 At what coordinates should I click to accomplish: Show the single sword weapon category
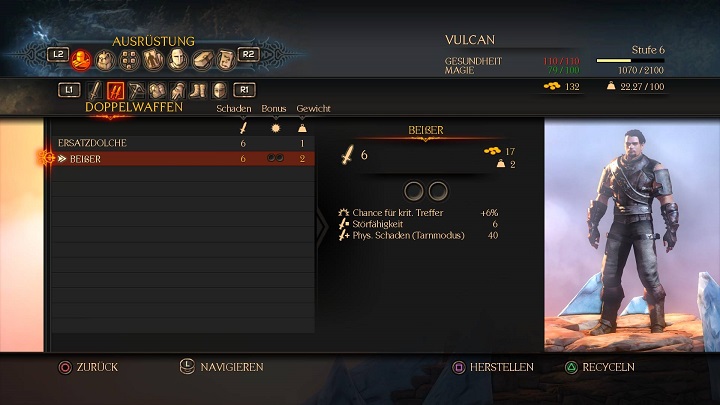(x=95, y=90)
